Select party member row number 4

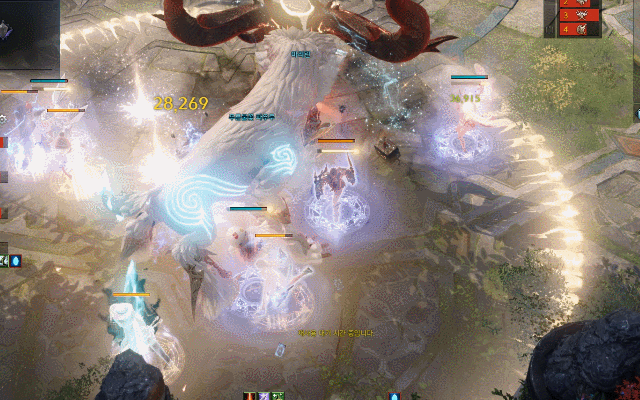point(577,29)
